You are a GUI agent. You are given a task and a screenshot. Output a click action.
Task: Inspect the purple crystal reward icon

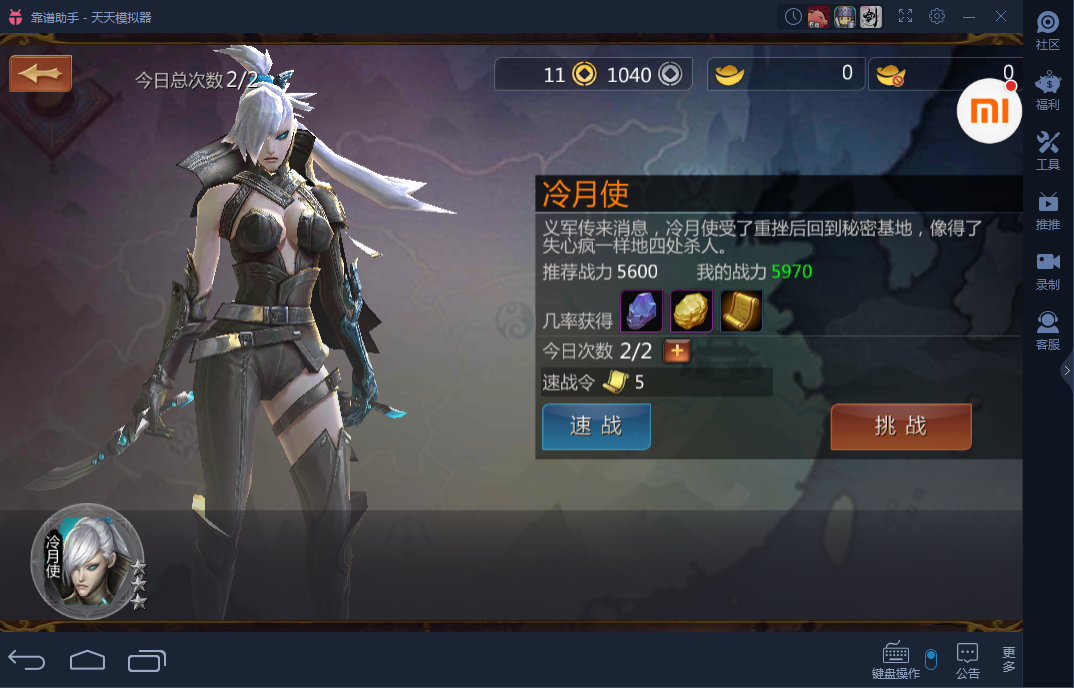[x=642, y=312]
